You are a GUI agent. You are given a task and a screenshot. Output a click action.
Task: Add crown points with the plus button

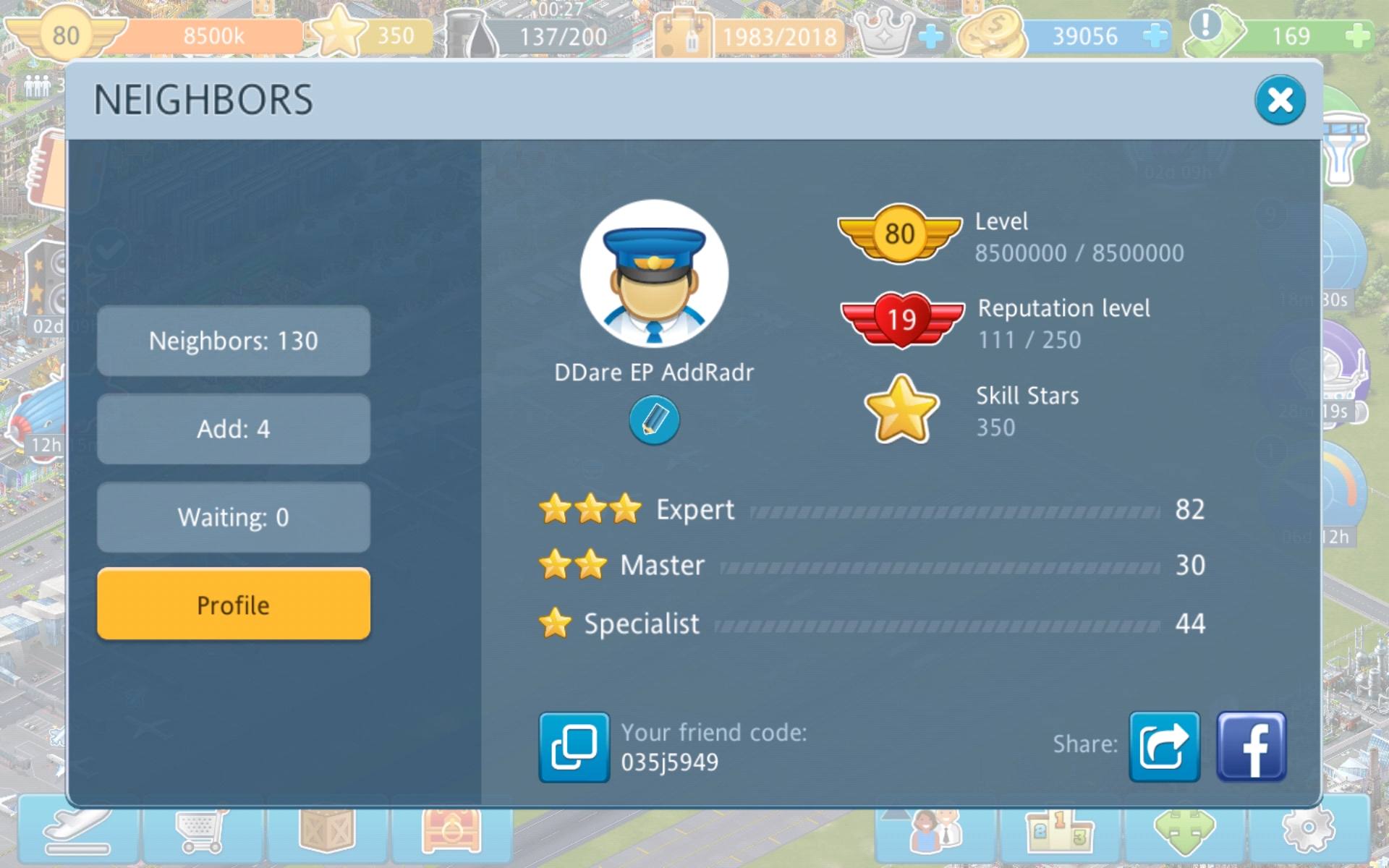pyautogui.click(x=931, y=35)
